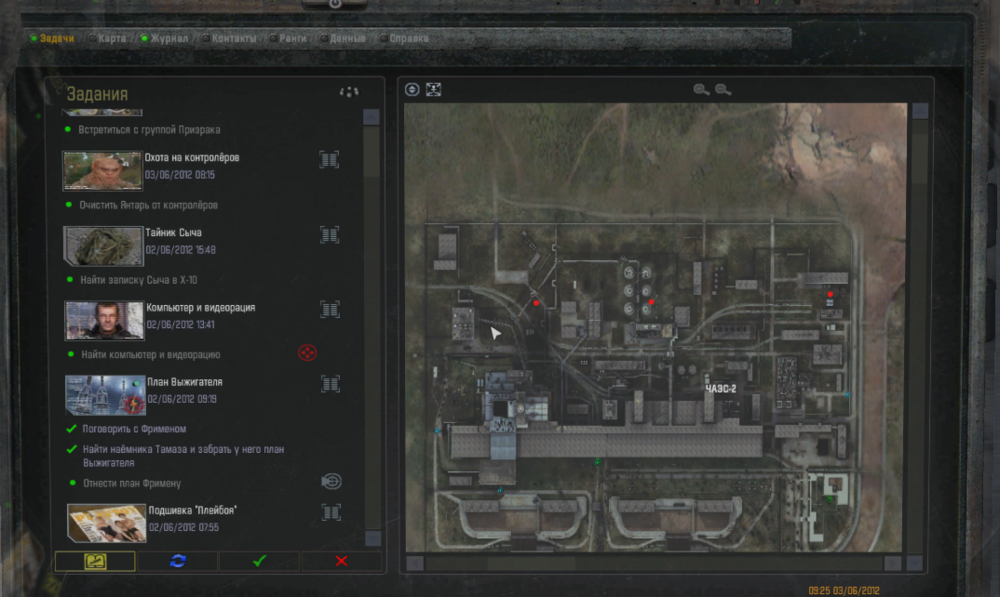This screenshot has width=1000, height=597.
Task: Click the map icon beside Отнести план Фримену
Action: tap(331, 481)
